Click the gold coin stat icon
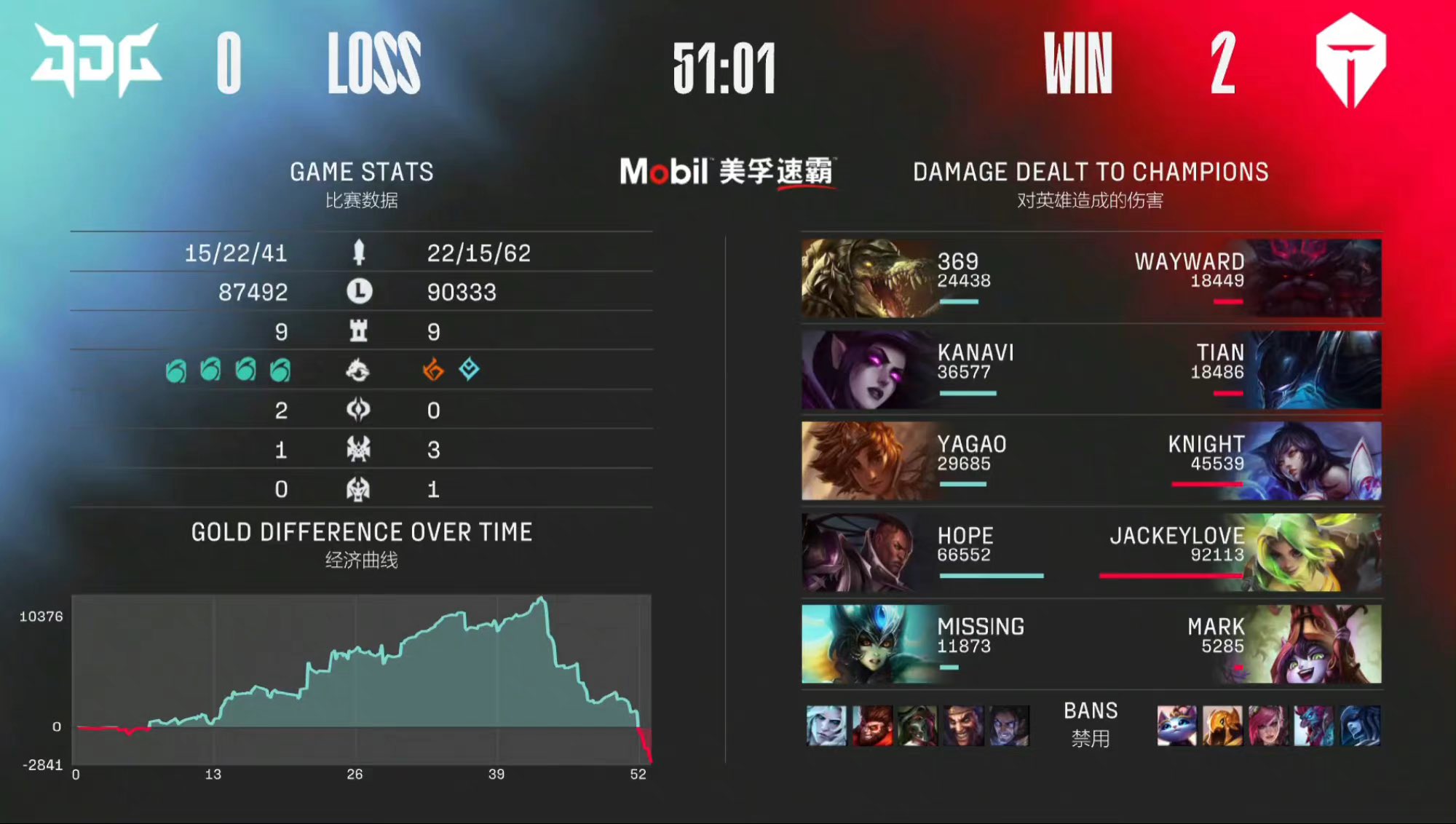The image size is (1456, 824). [x=360, y=290]
